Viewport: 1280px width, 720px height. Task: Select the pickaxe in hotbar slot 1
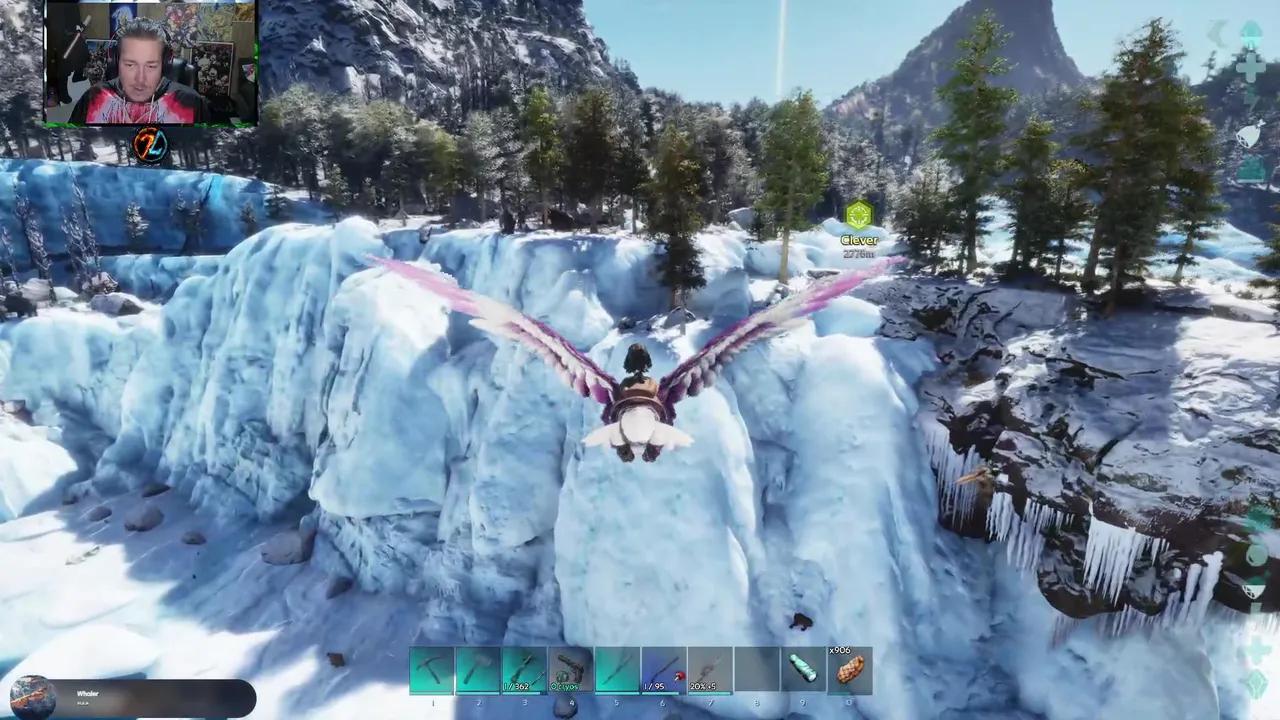click(x=432, y=670)
